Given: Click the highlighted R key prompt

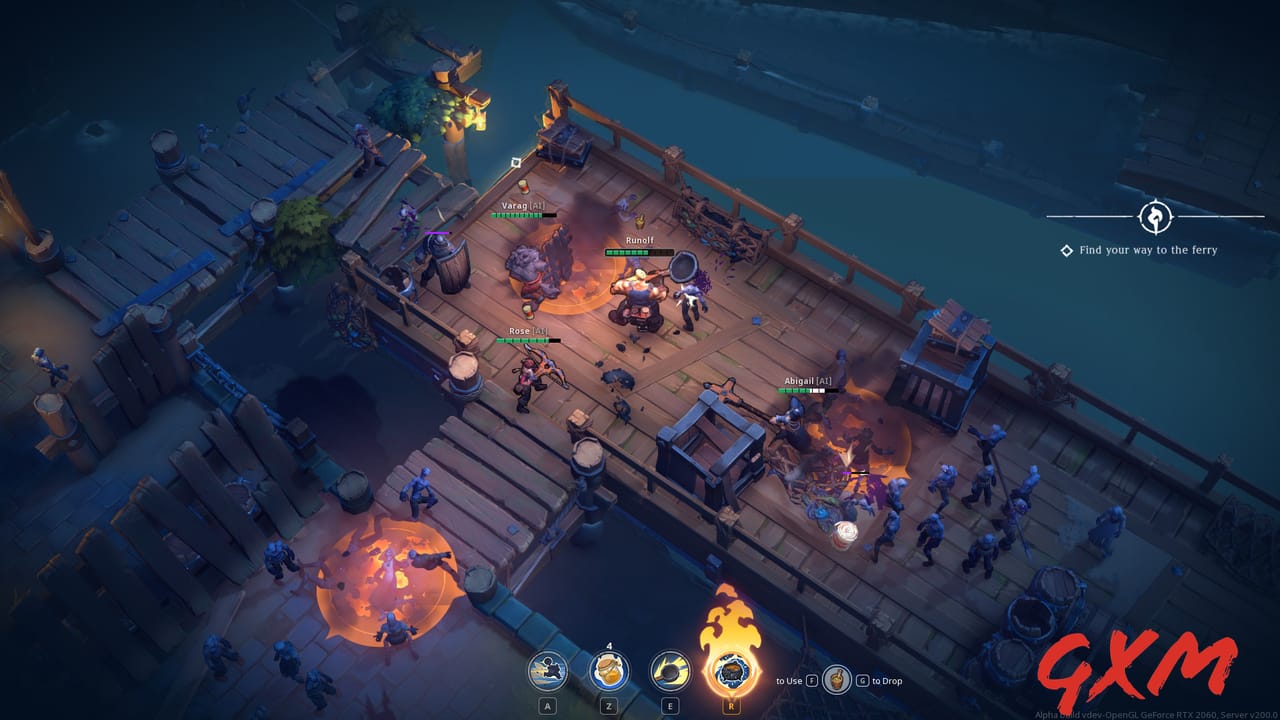Looking at the screenshot, I should coord(731,705).
